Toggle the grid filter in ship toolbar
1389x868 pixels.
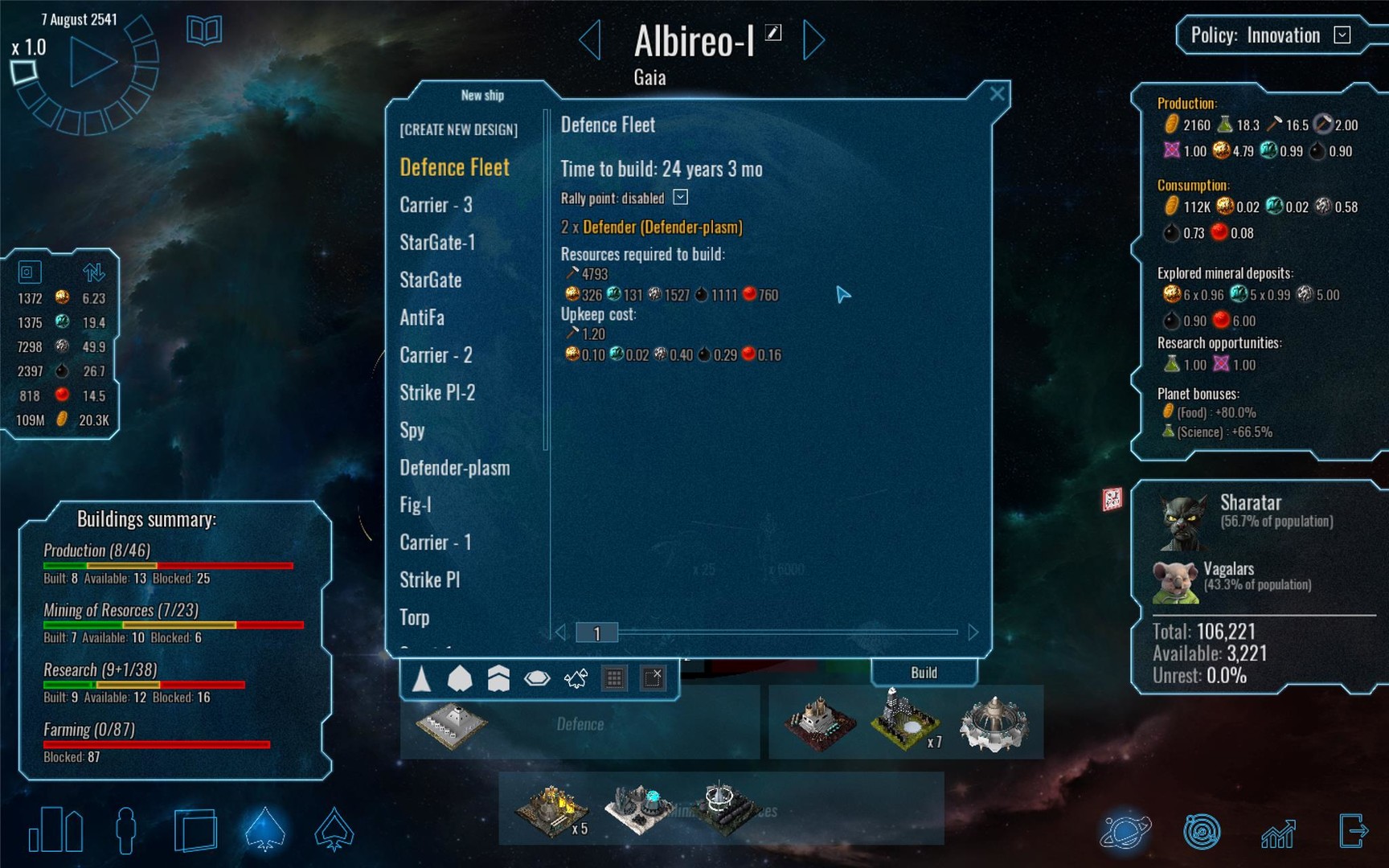(x=616, y=679)
